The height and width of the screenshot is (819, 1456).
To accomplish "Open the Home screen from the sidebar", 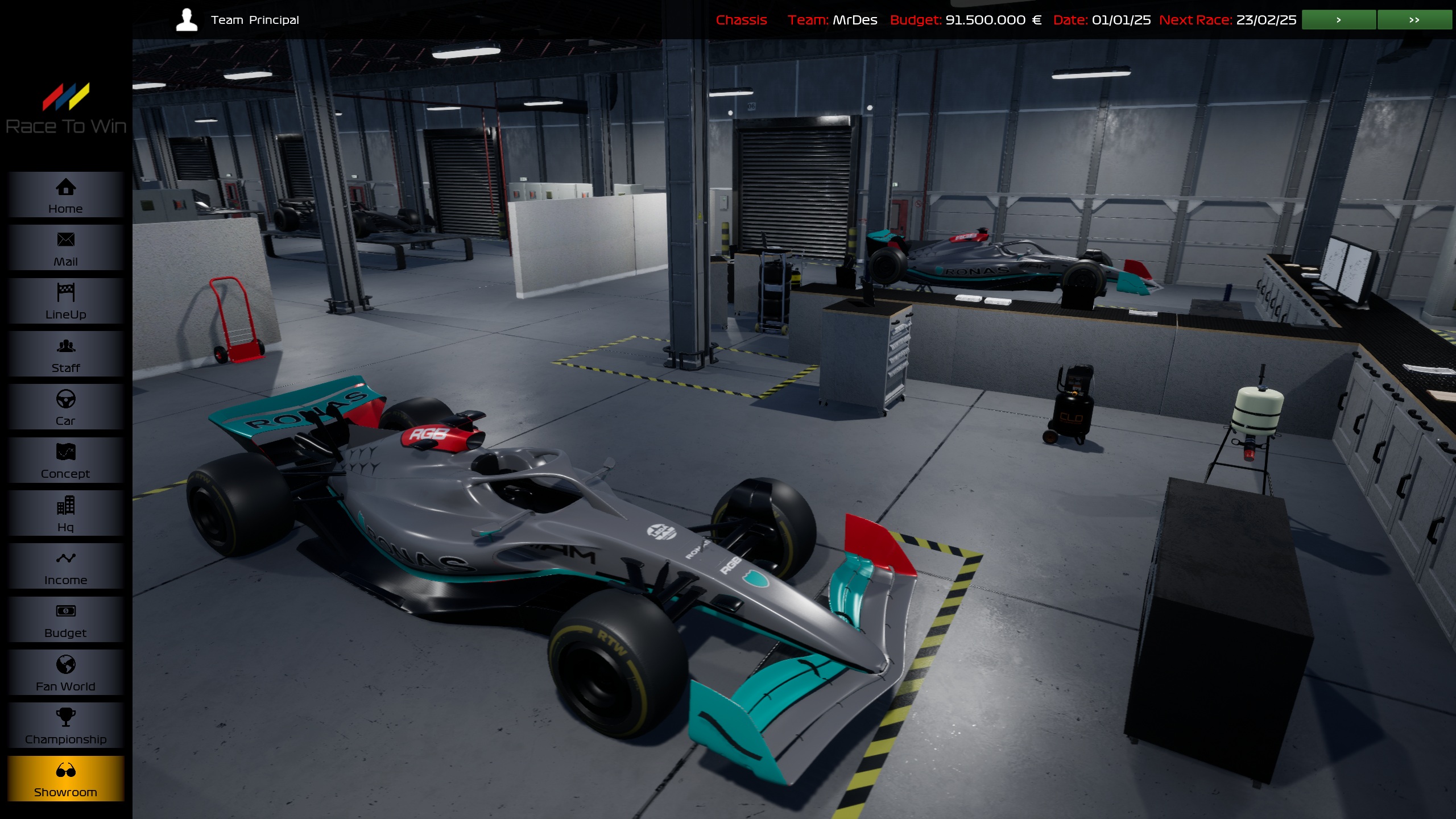I will point(65,195).
